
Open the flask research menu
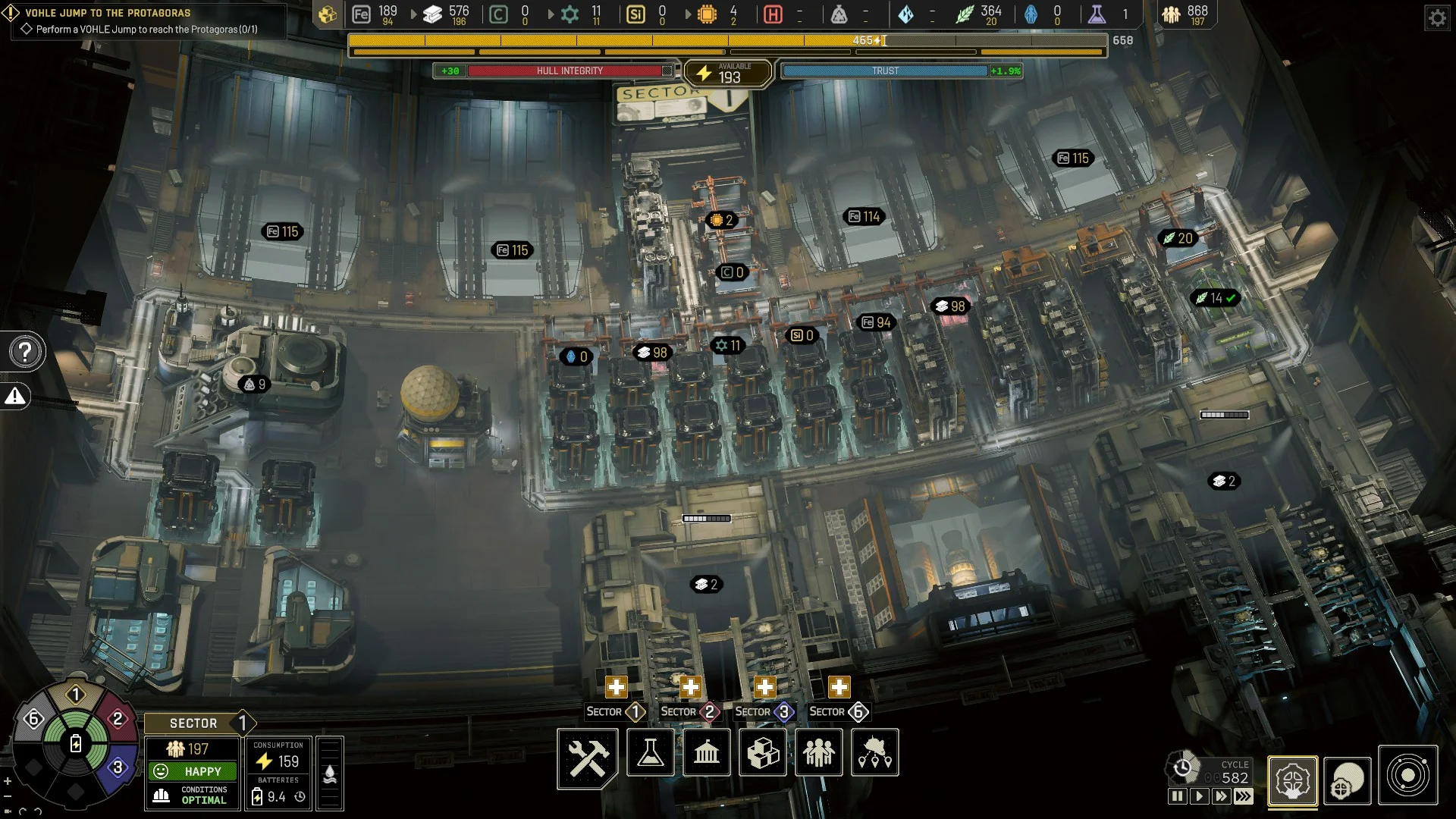[x=651, y=753]
